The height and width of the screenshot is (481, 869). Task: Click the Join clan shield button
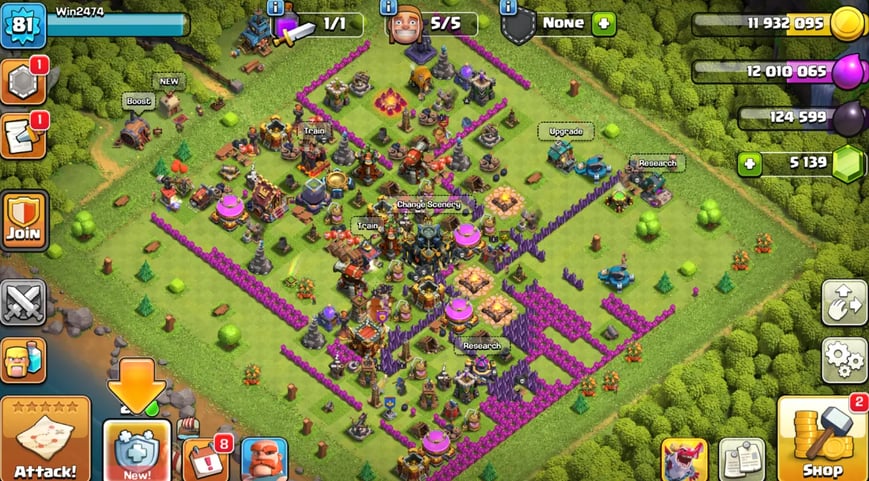click(x=24, y=220)
